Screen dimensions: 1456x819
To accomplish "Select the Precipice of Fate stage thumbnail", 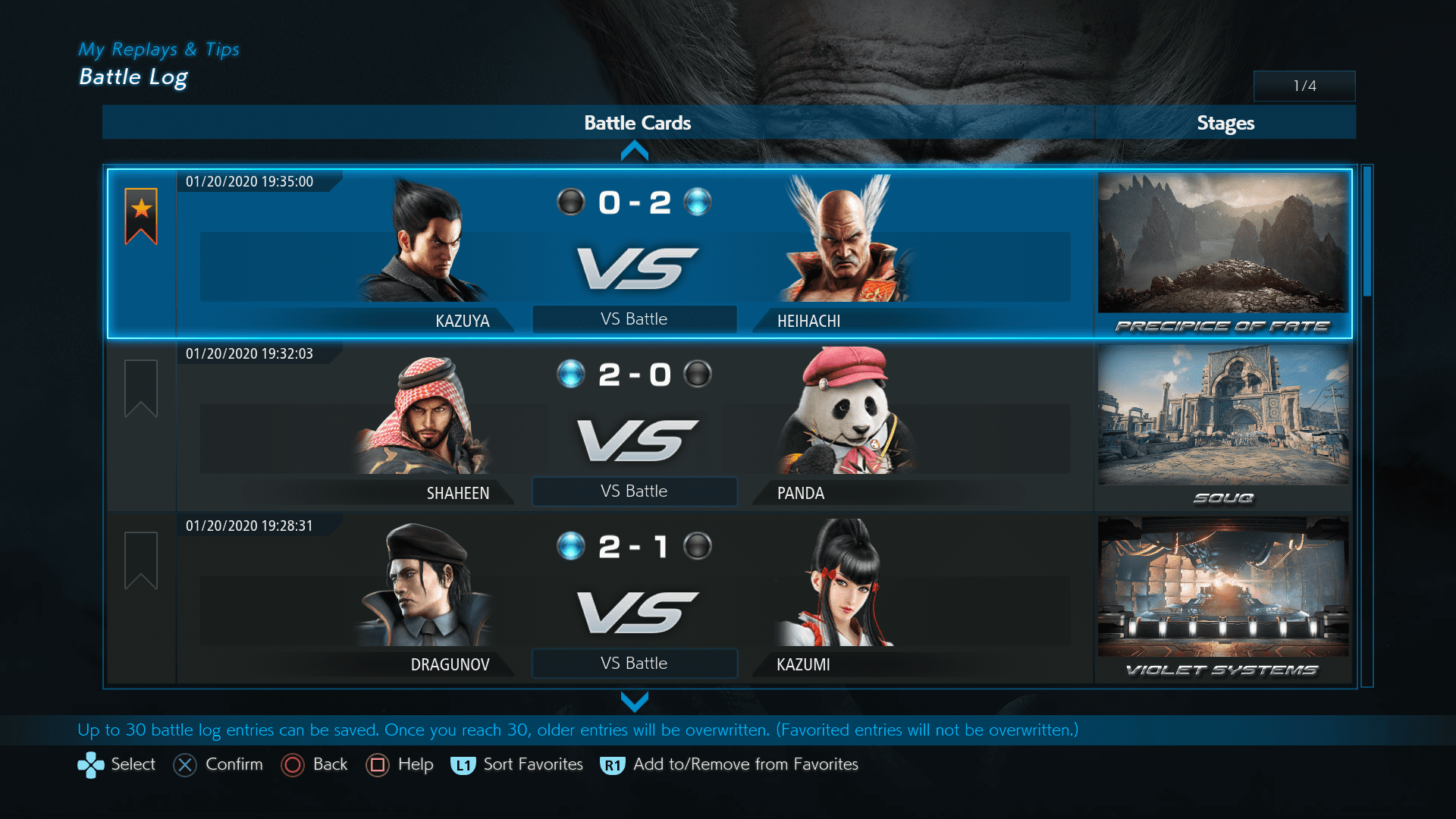I will 1223,243.
